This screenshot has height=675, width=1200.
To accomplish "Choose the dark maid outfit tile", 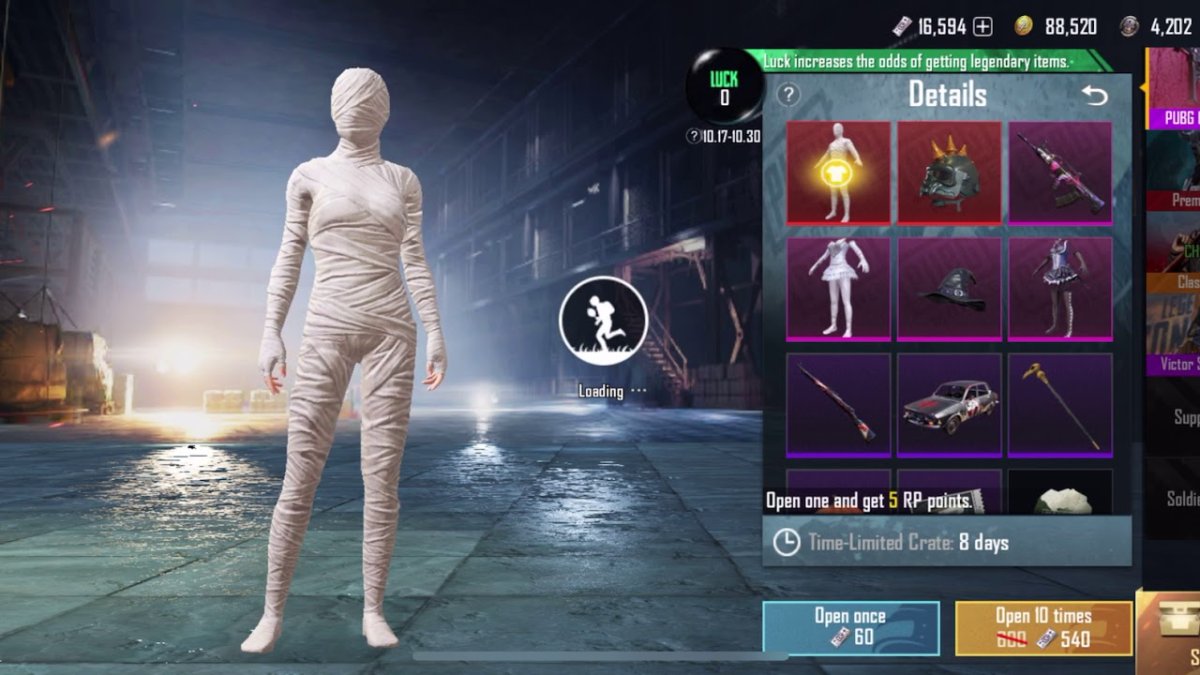I will click(x=1060, y=288).
